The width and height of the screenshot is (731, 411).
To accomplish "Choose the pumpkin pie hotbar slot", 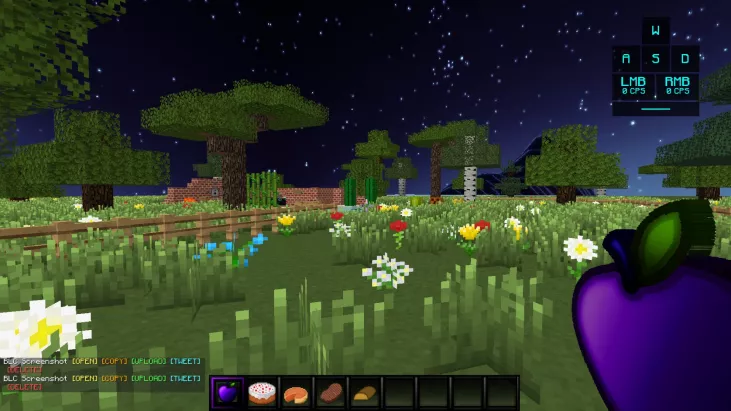I will (296, 392).
